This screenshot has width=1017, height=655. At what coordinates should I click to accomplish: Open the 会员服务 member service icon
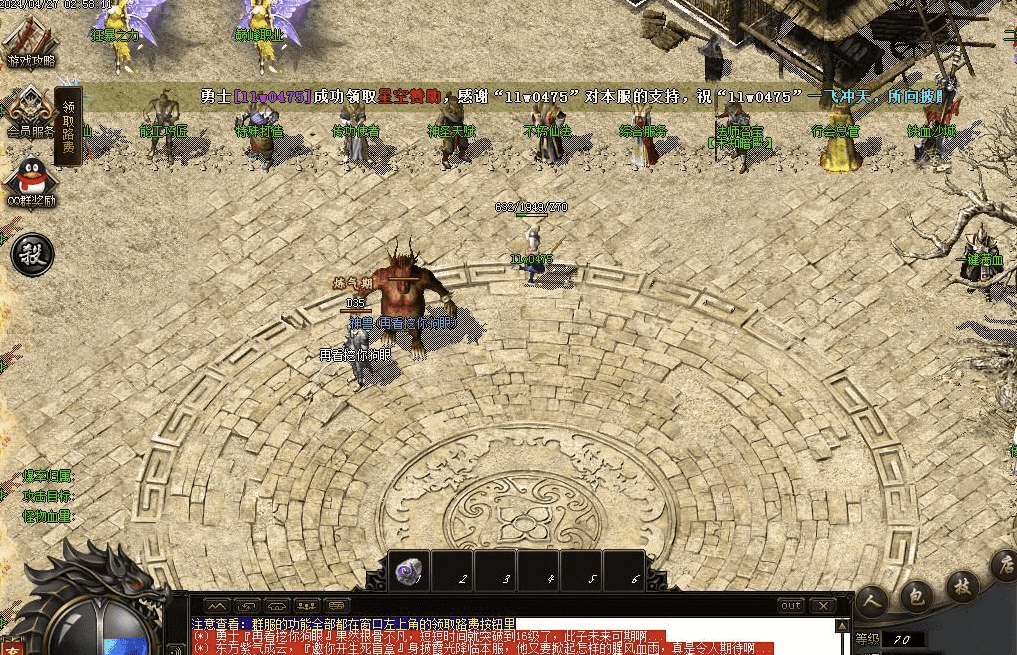[28, 111]
